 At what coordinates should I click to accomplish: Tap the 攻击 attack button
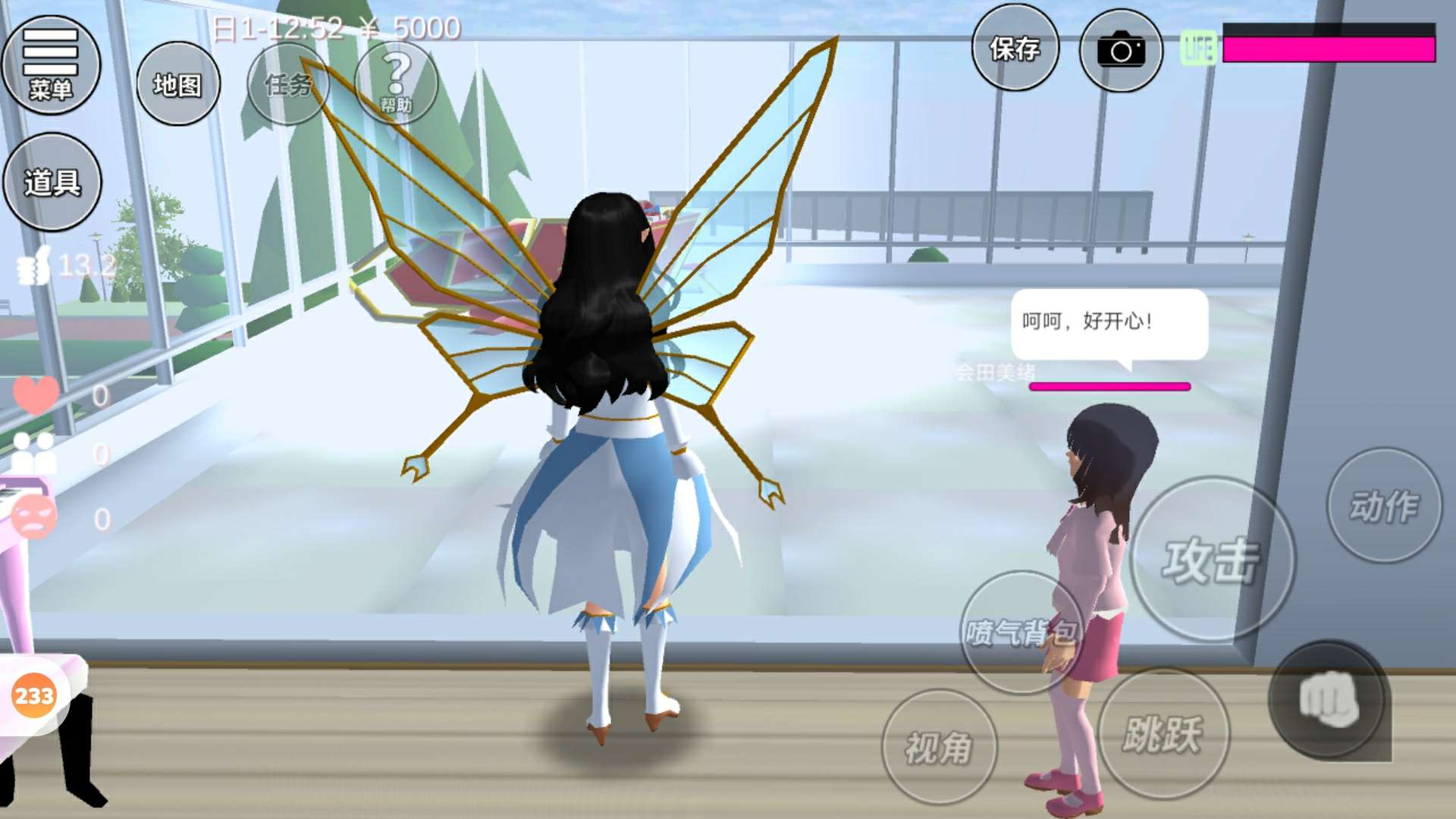pos(1211,560)
